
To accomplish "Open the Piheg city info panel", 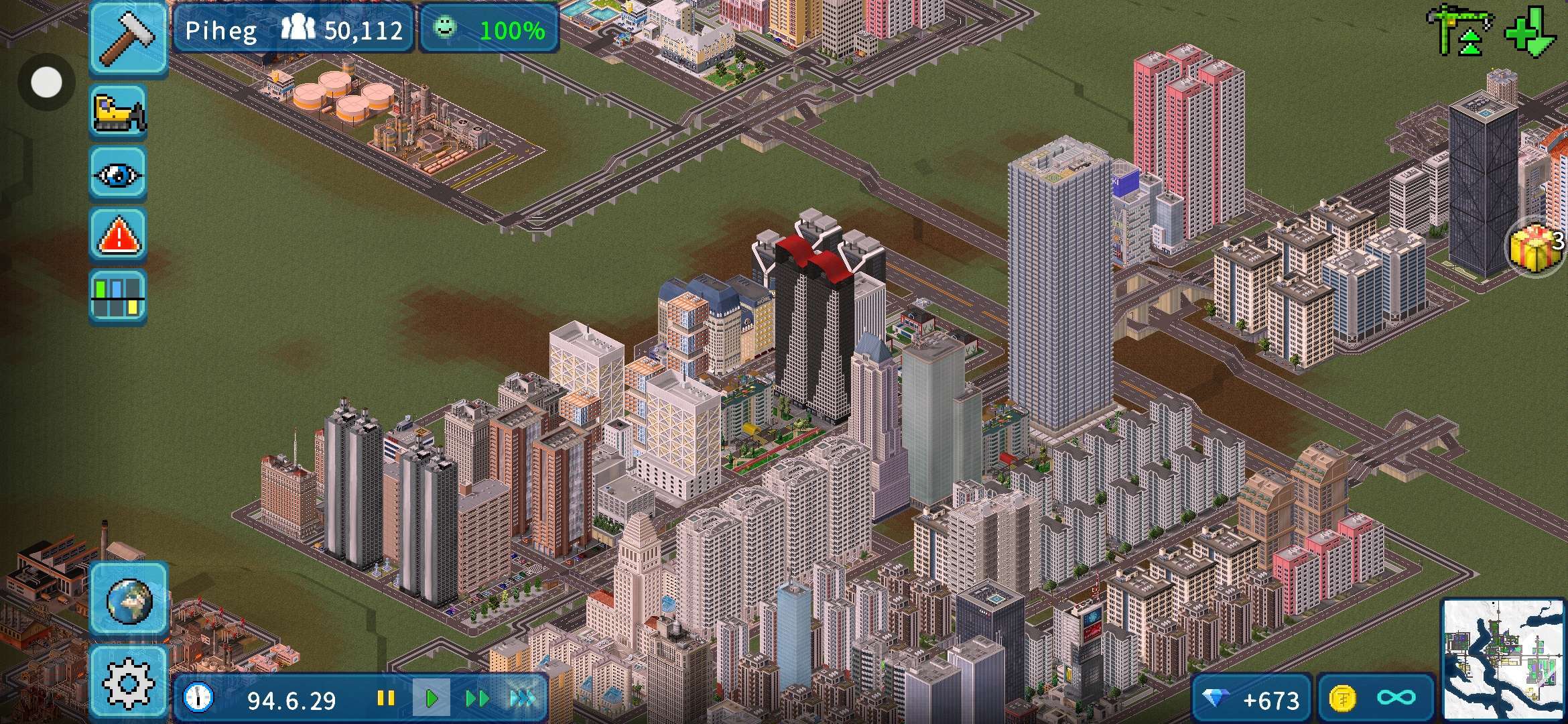I will (293, 29).
